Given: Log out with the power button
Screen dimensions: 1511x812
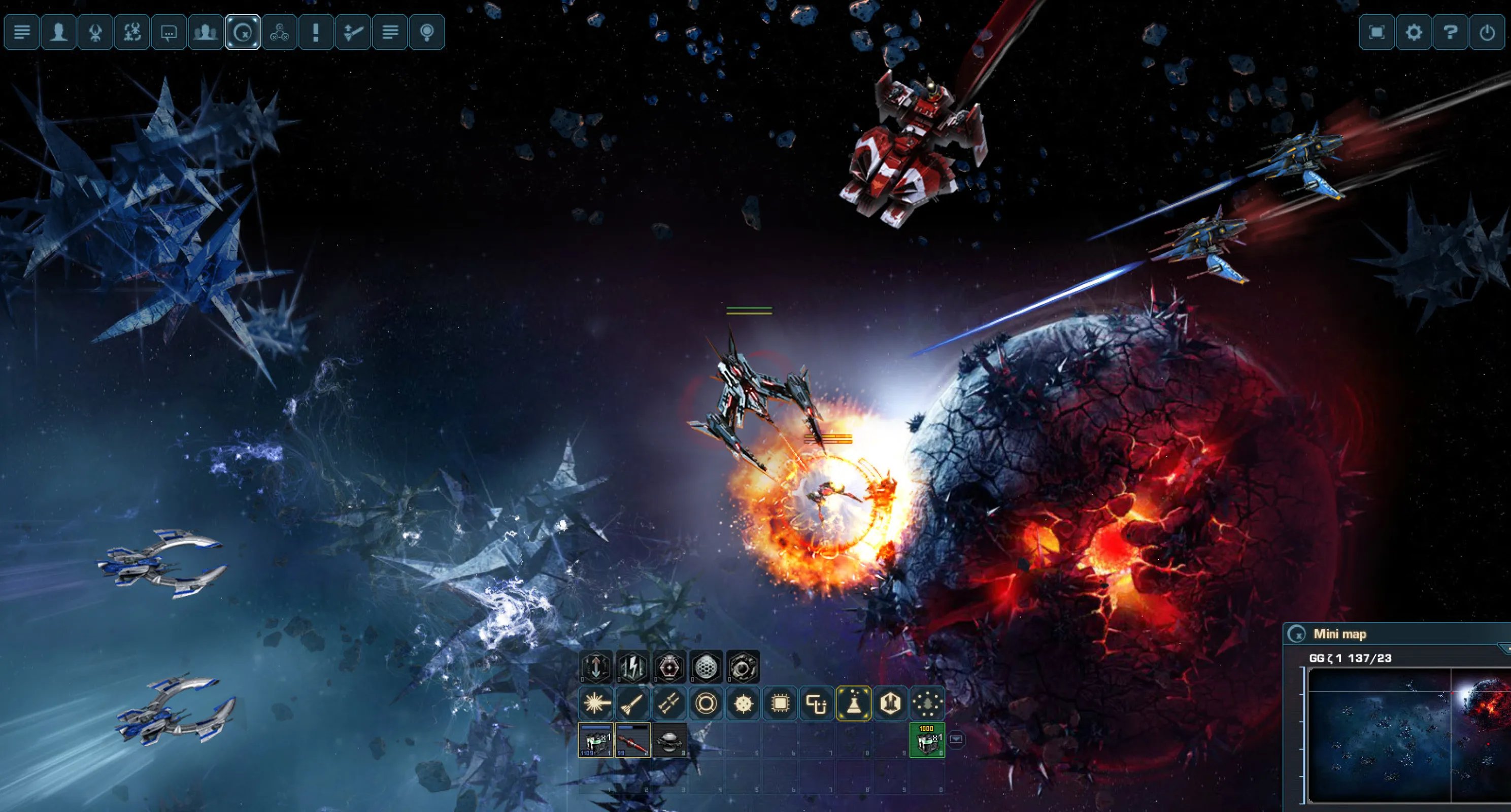Looking at the screenshot, I should 1487,31.
